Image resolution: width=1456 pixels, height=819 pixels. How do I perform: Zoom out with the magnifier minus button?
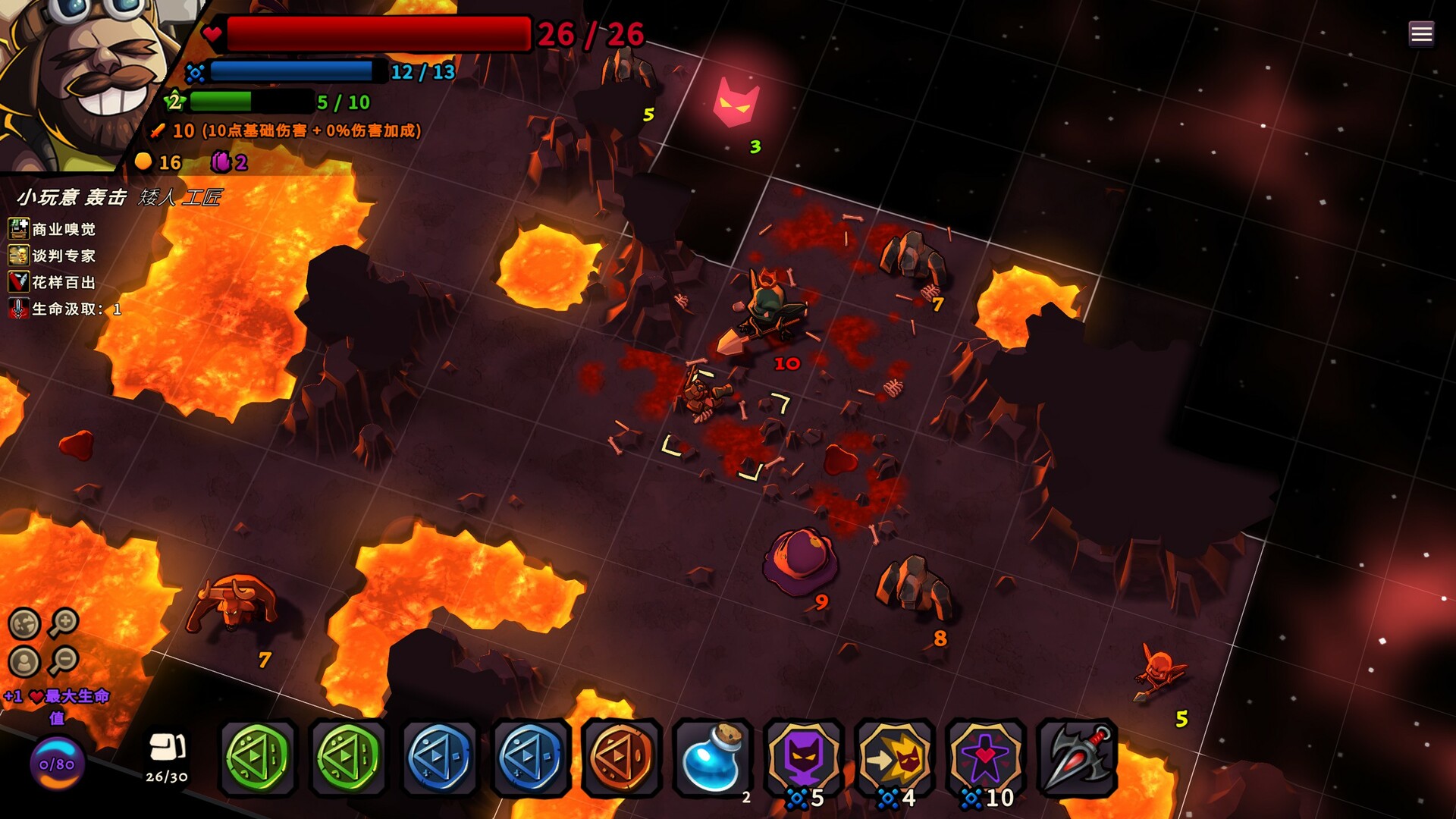click(x=64, y=661)
